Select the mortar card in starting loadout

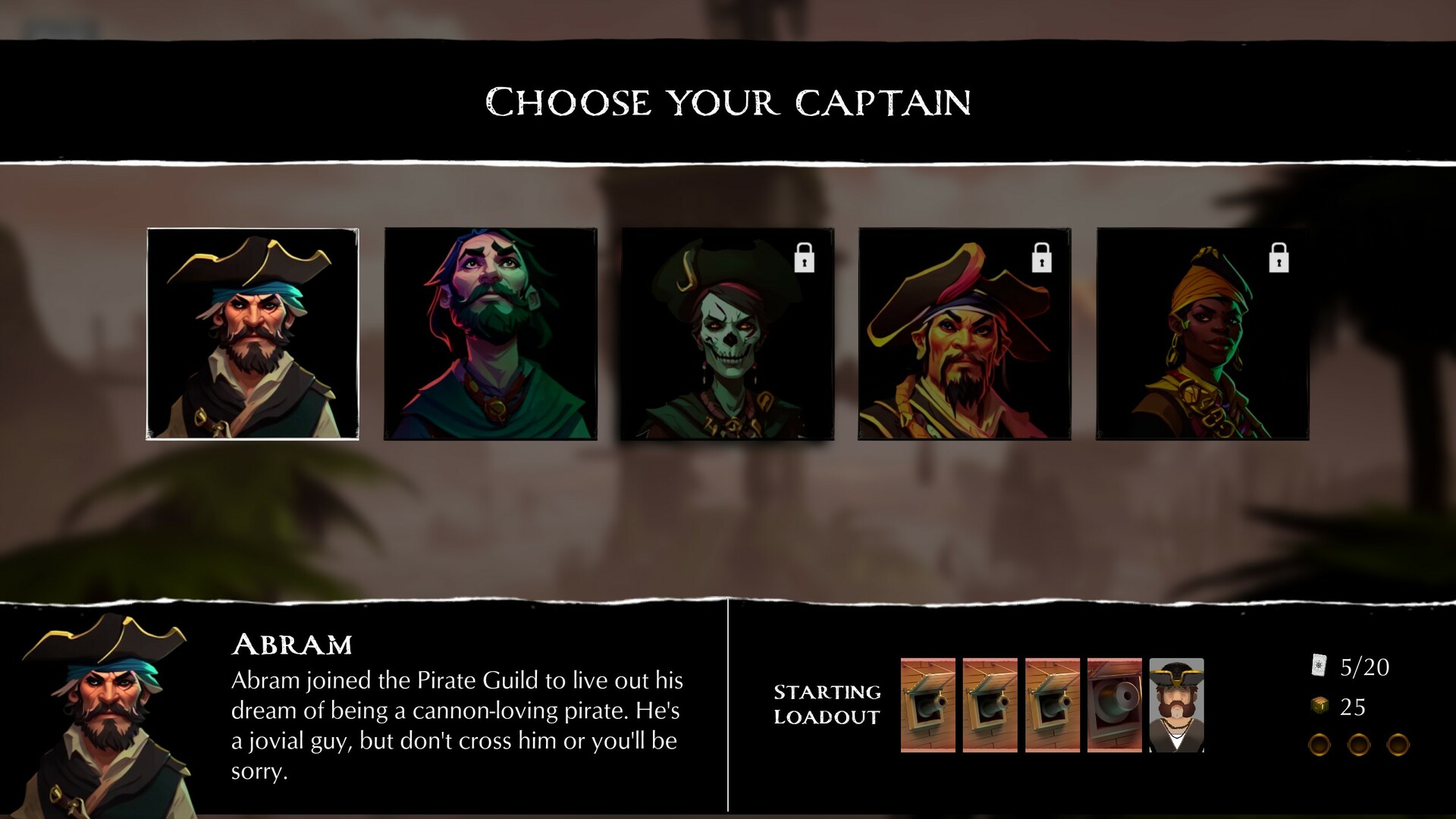click(x=1113, y=706)
